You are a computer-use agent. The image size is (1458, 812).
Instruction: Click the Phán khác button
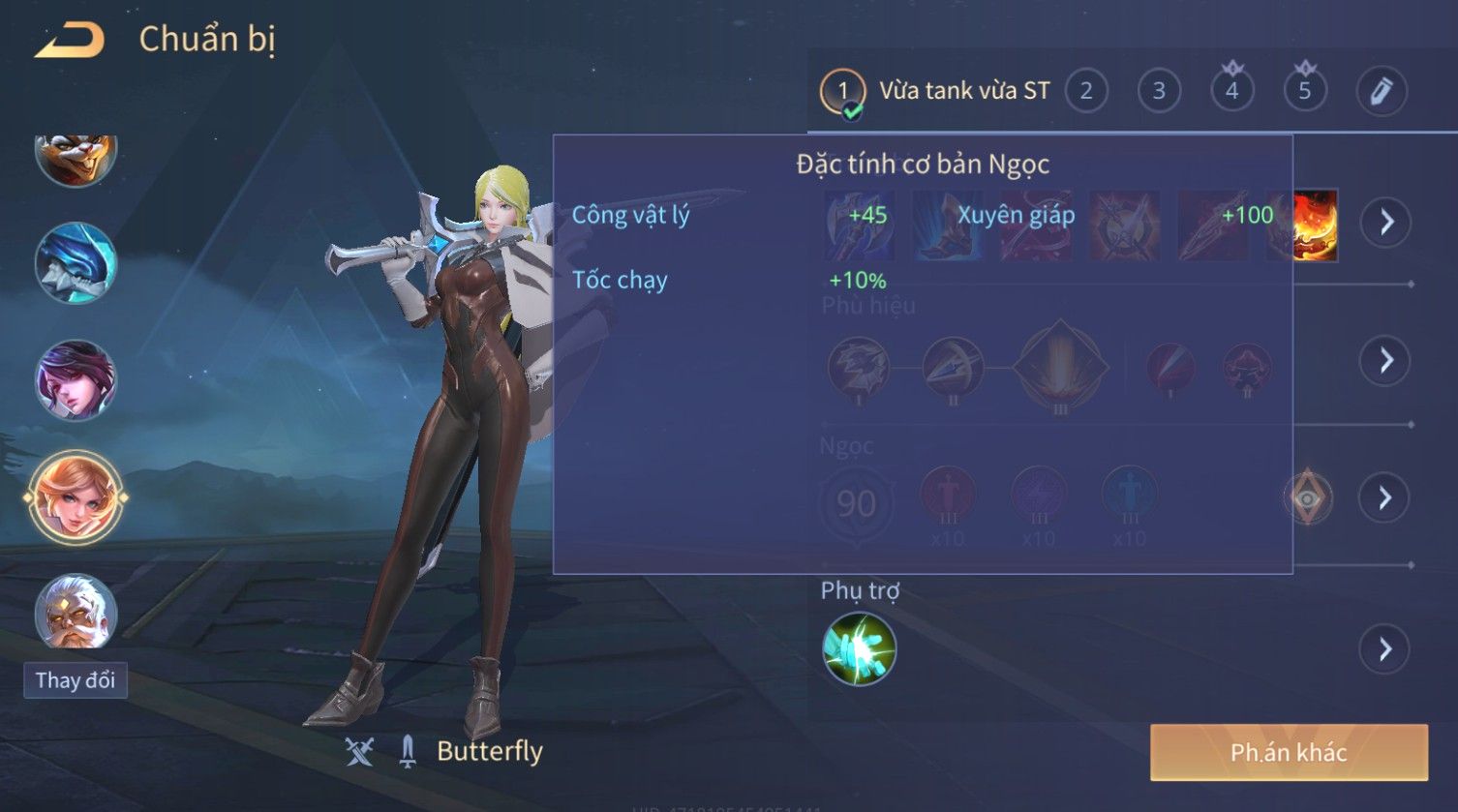point(1289,753)
